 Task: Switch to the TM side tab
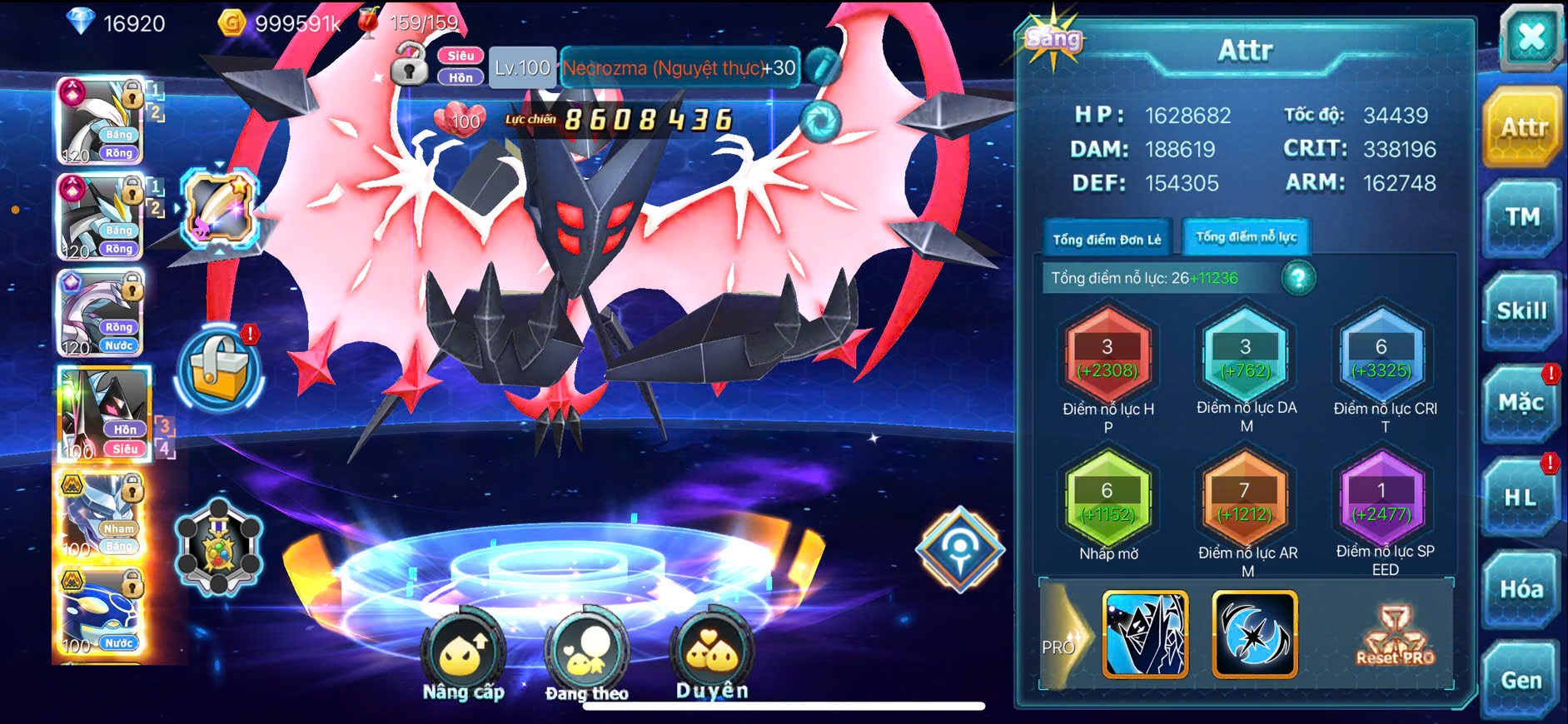1521,219
